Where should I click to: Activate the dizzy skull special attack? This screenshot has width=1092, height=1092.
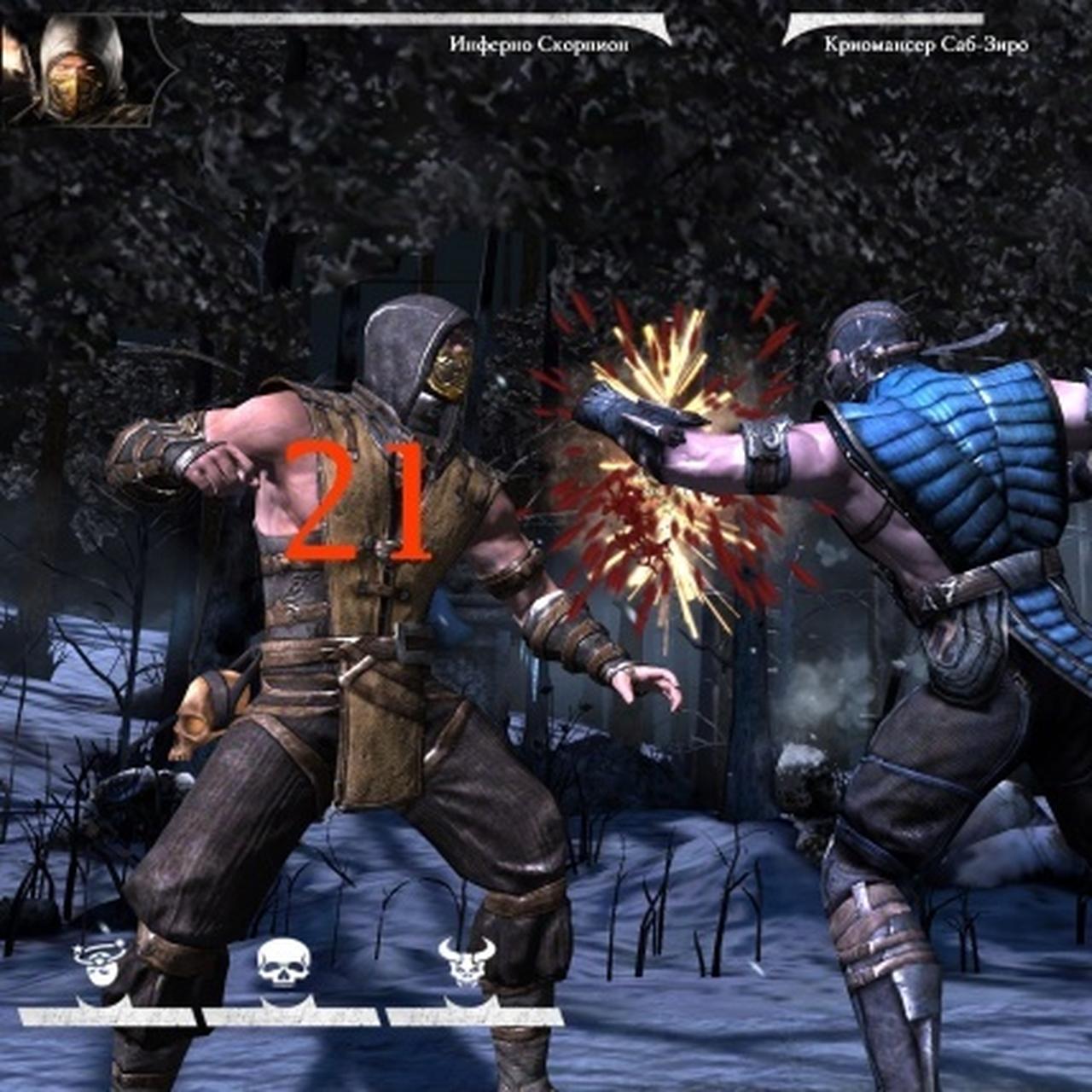(101, 964)
